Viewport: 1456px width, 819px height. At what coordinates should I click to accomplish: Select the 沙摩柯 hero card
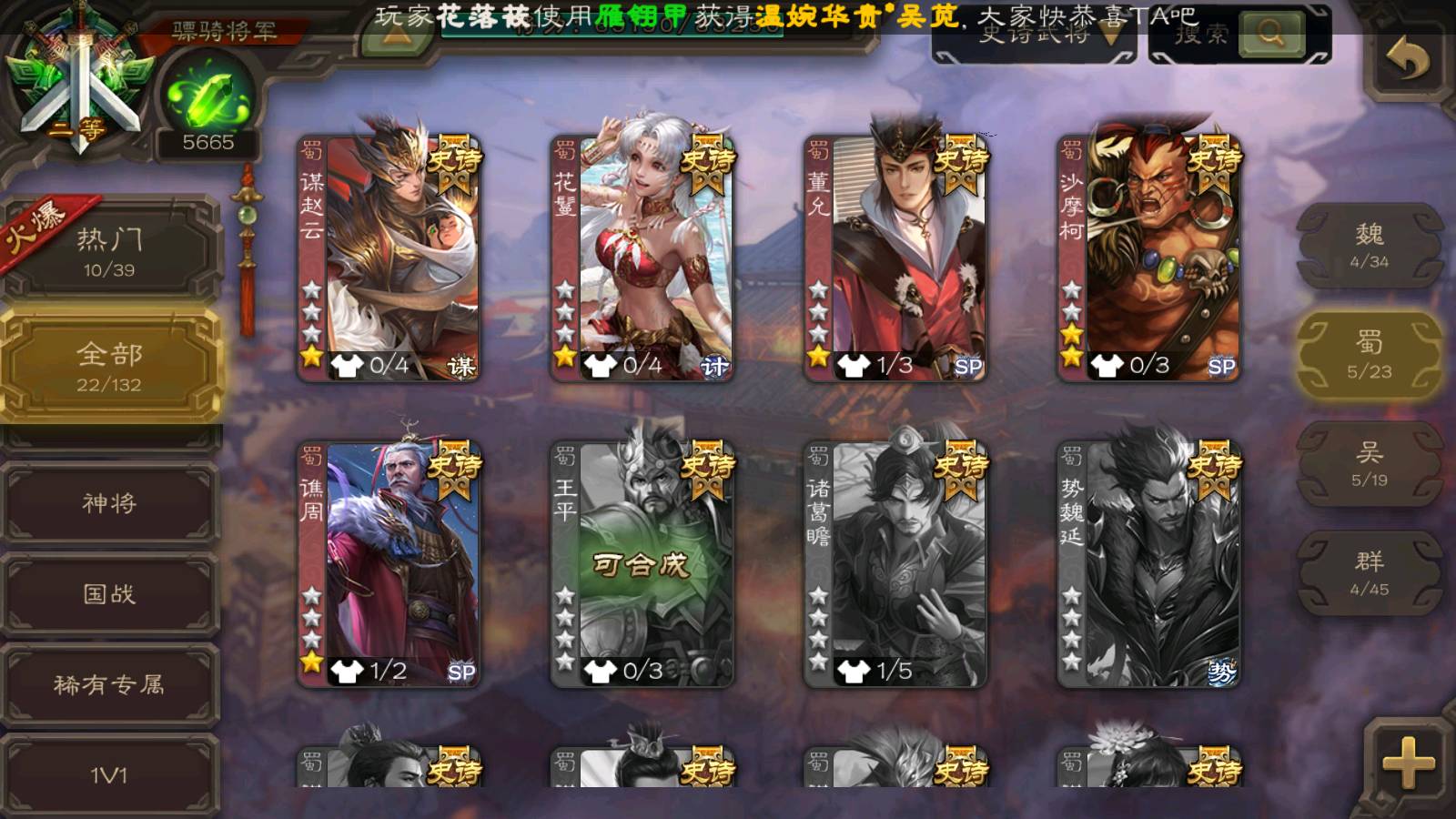tap(1148, 257)
